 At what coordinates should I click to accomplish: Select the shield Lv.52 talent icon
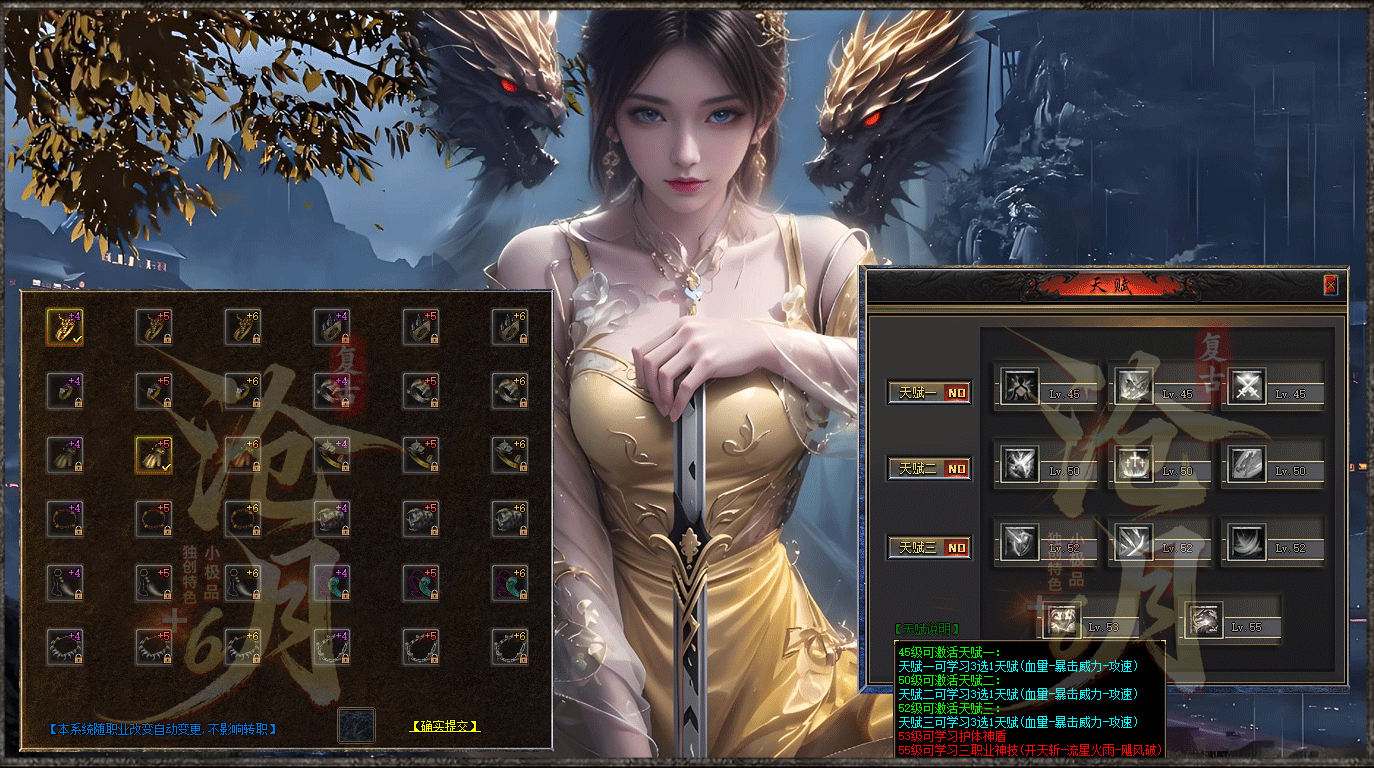pyautogui.click(x=1021, y=542)
